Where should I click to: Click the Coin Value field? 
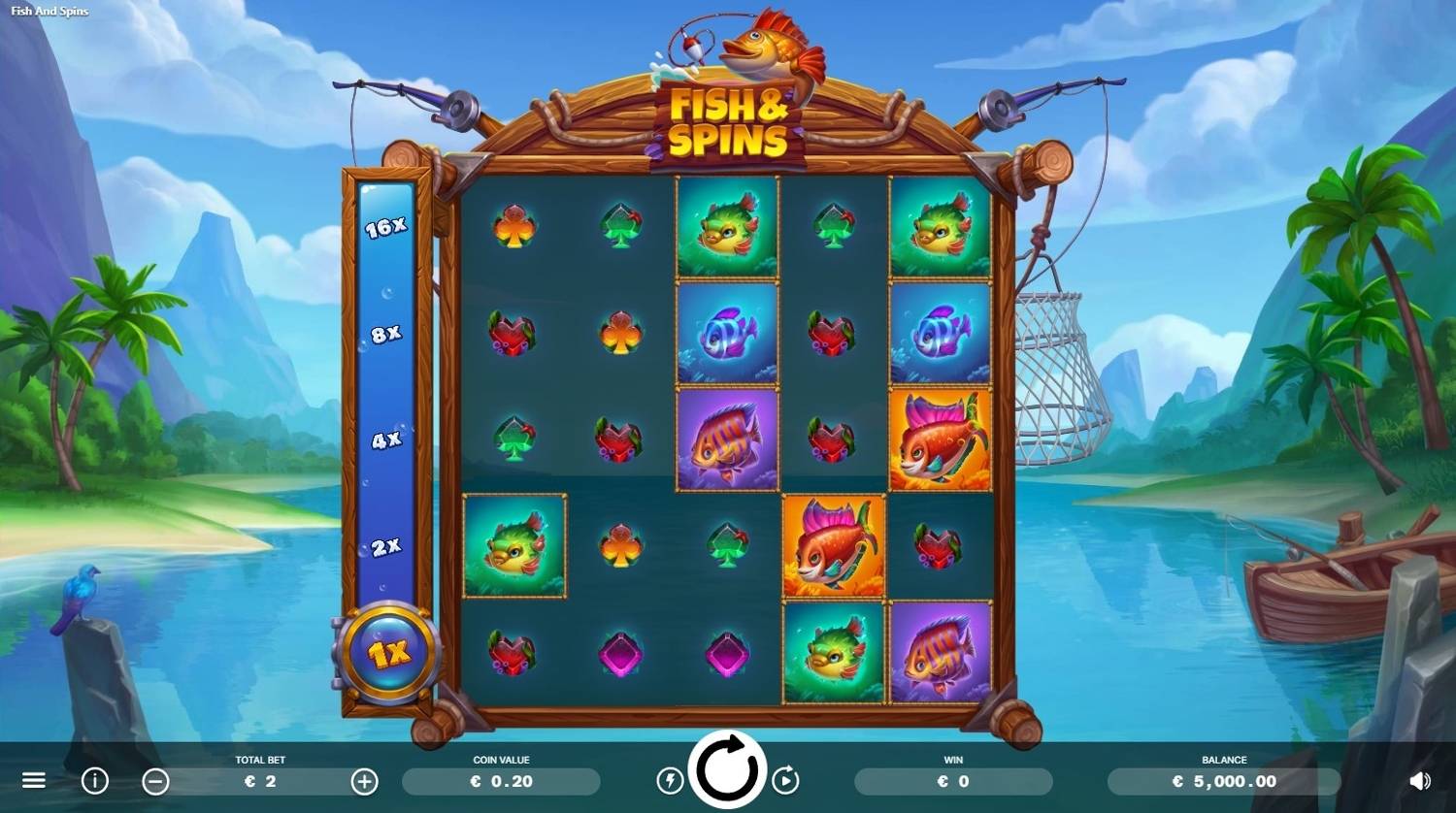pyautogui.click(x=501, y=780)
